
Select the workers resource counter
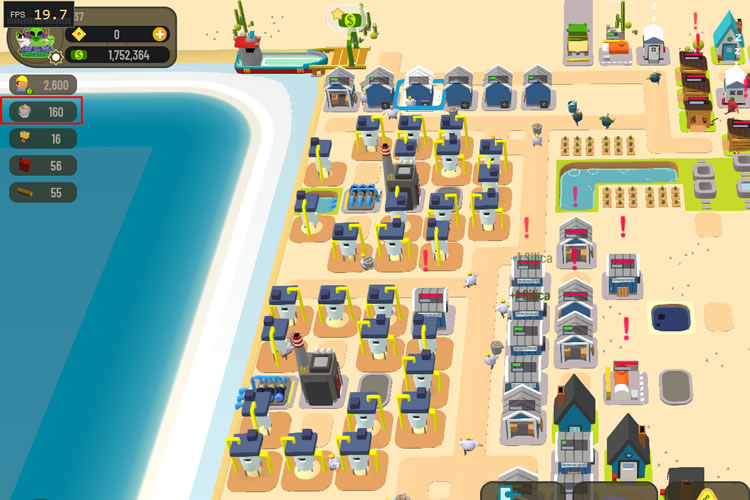43,85
